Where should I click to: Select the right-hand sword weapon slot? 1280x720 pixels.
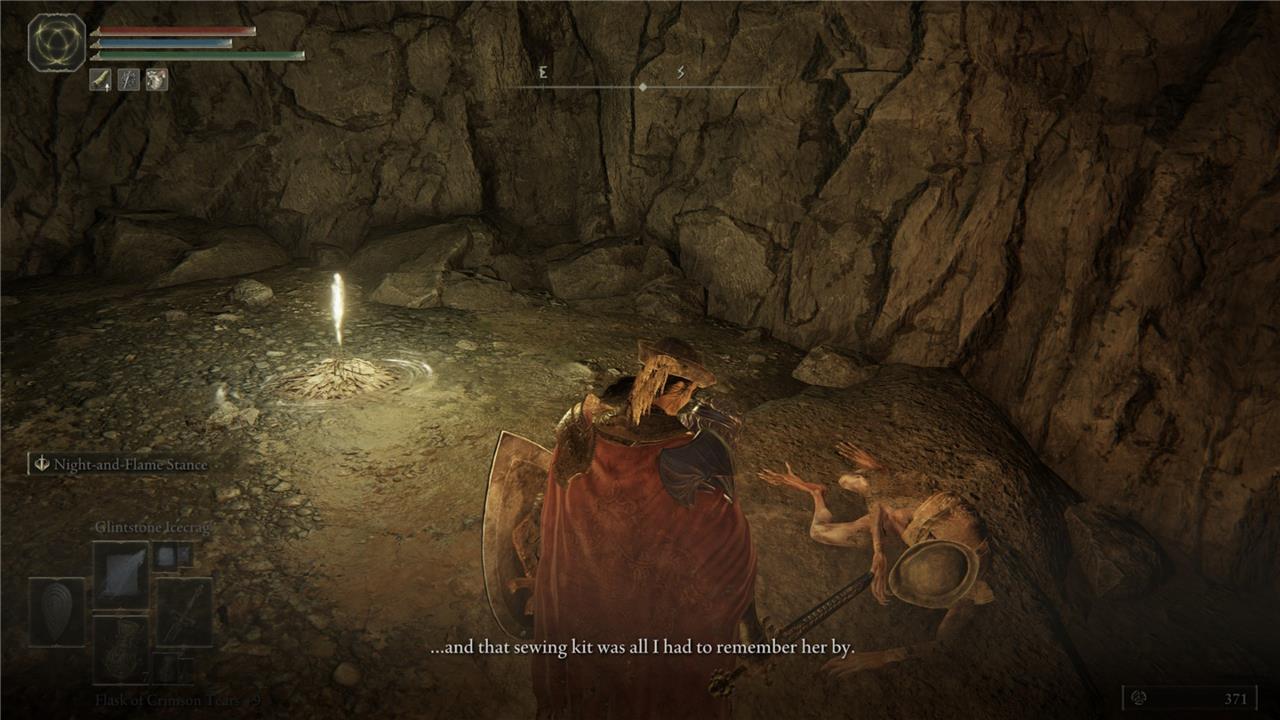point(184,611)
